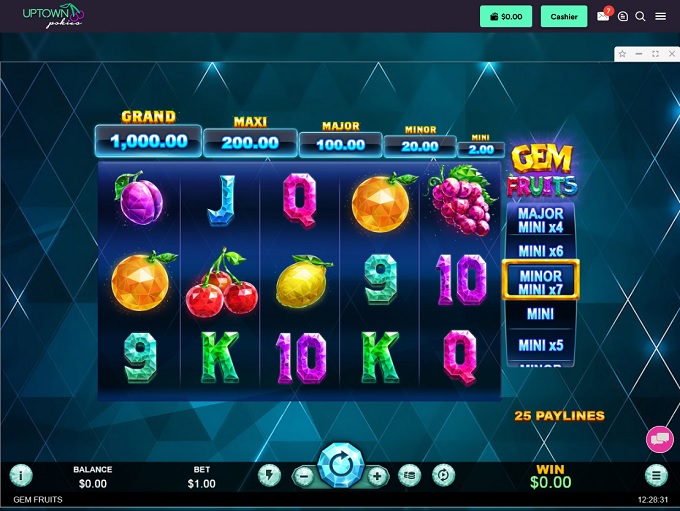Open the site's header hamburger menu
Image resolution: width=680 pixels, height=511 pixels.
(661, 16)
